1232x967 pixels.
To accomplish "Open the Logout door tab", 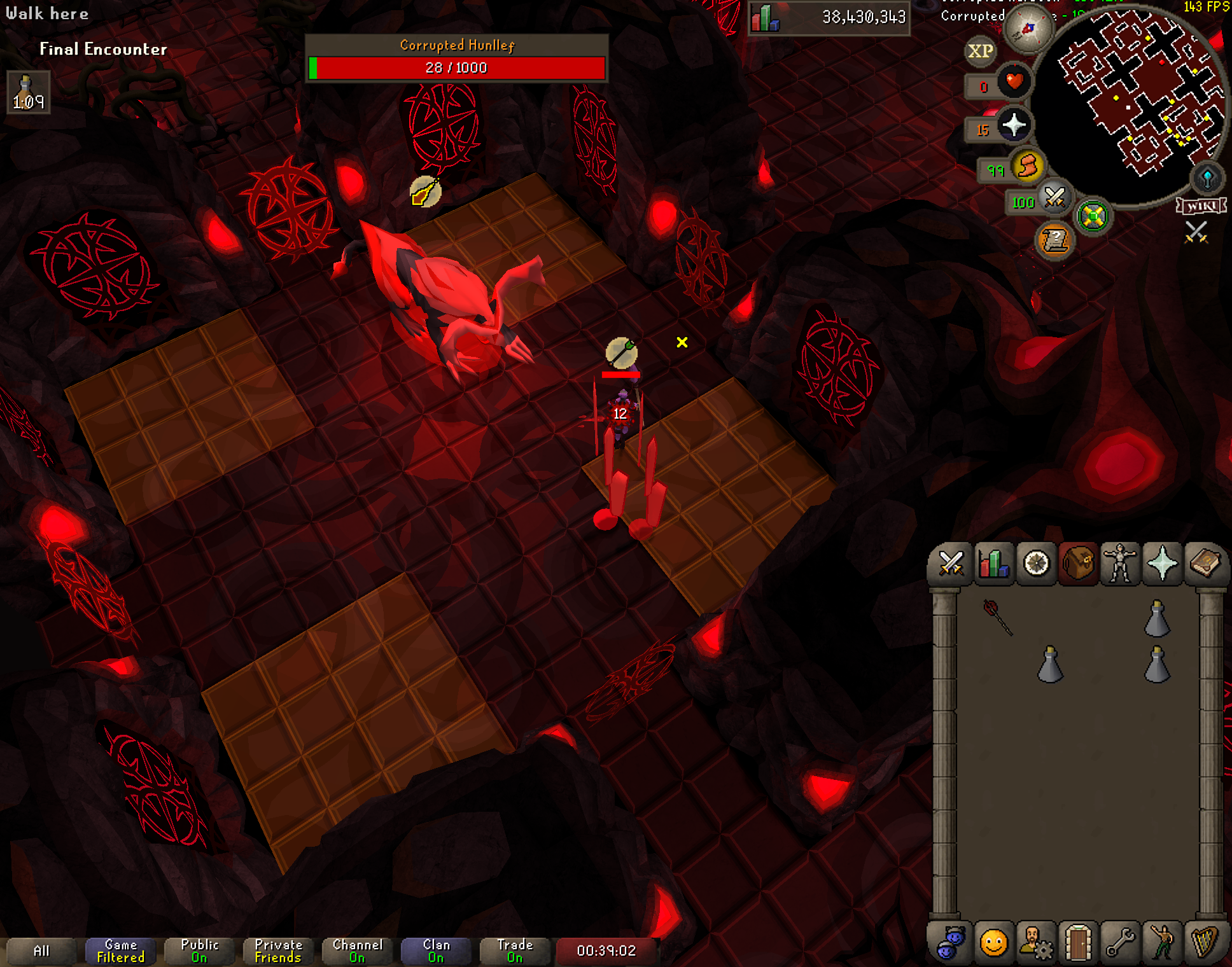I will coord(1078,942).
